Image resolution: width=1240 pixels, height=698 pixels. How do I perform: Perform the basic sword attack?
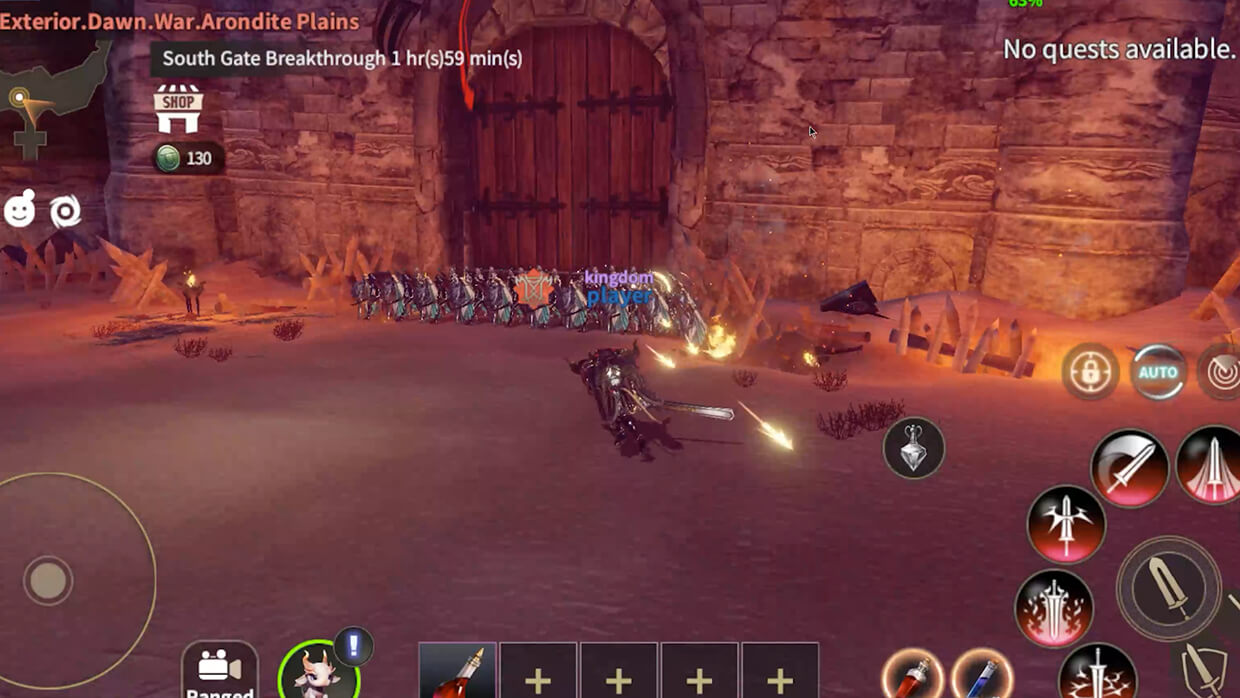[x=1168, y=587]
